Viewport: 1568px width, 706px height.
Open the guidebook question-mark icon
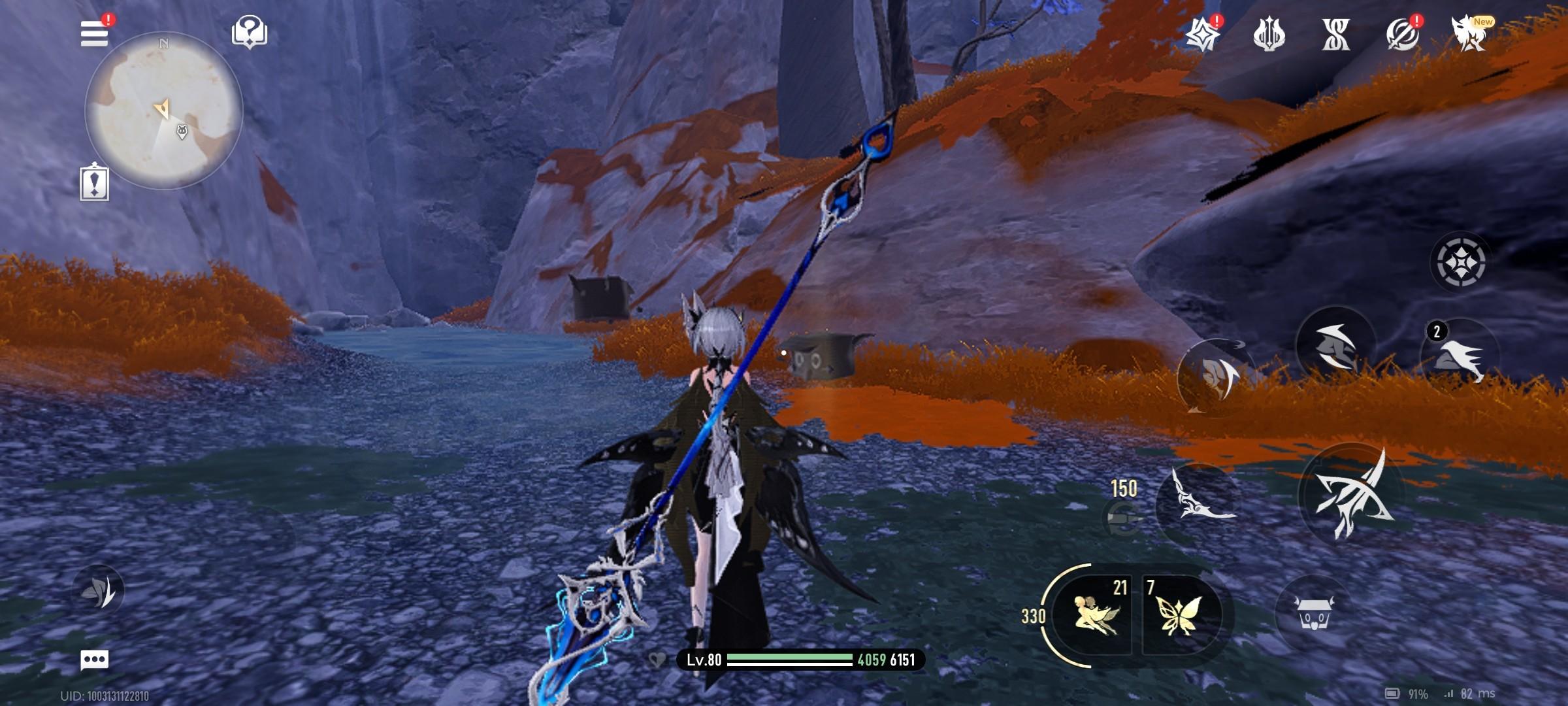click(x=249, y=31)
